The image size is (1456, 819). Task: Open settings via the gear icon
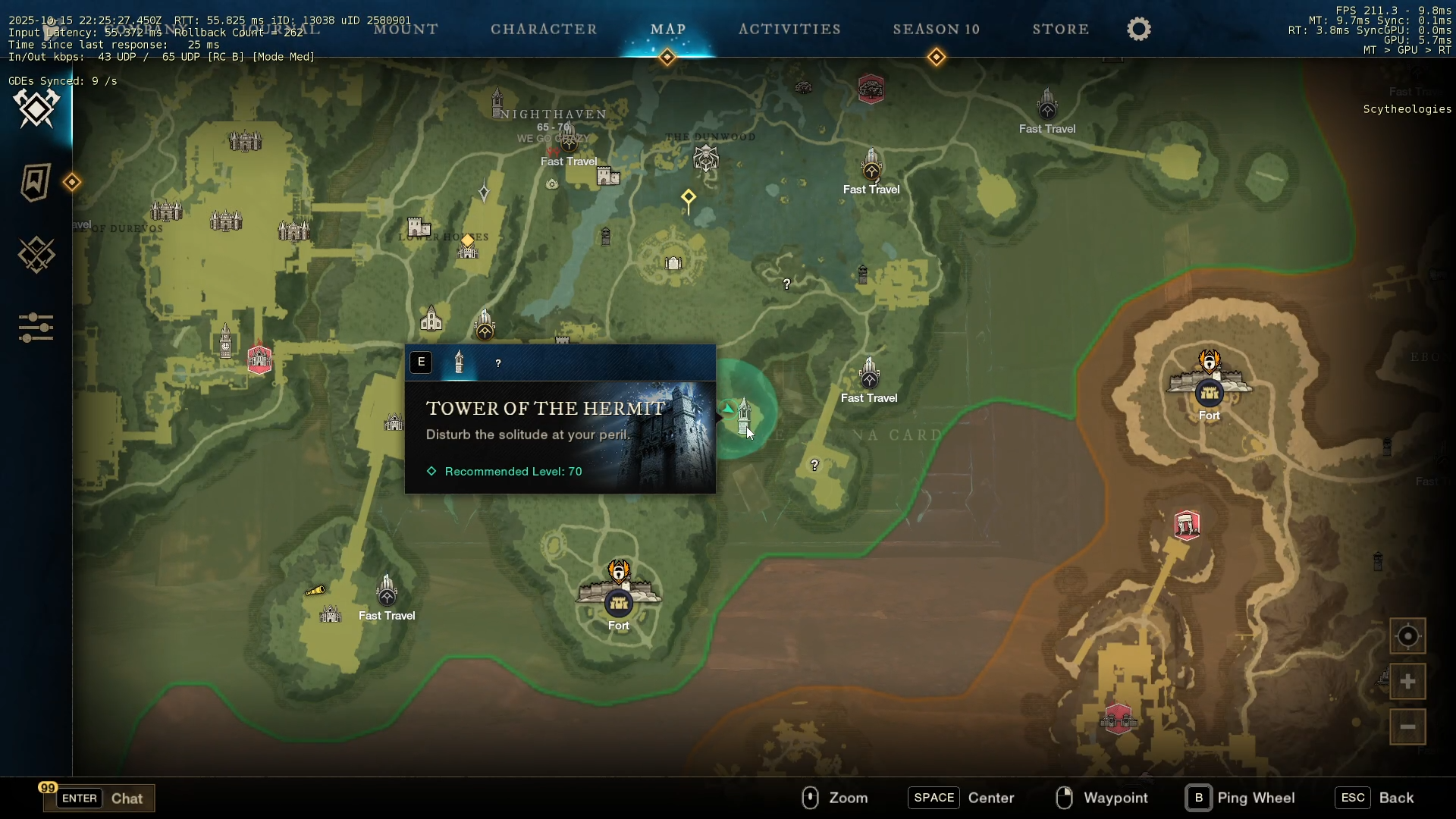click(1138, 29)
